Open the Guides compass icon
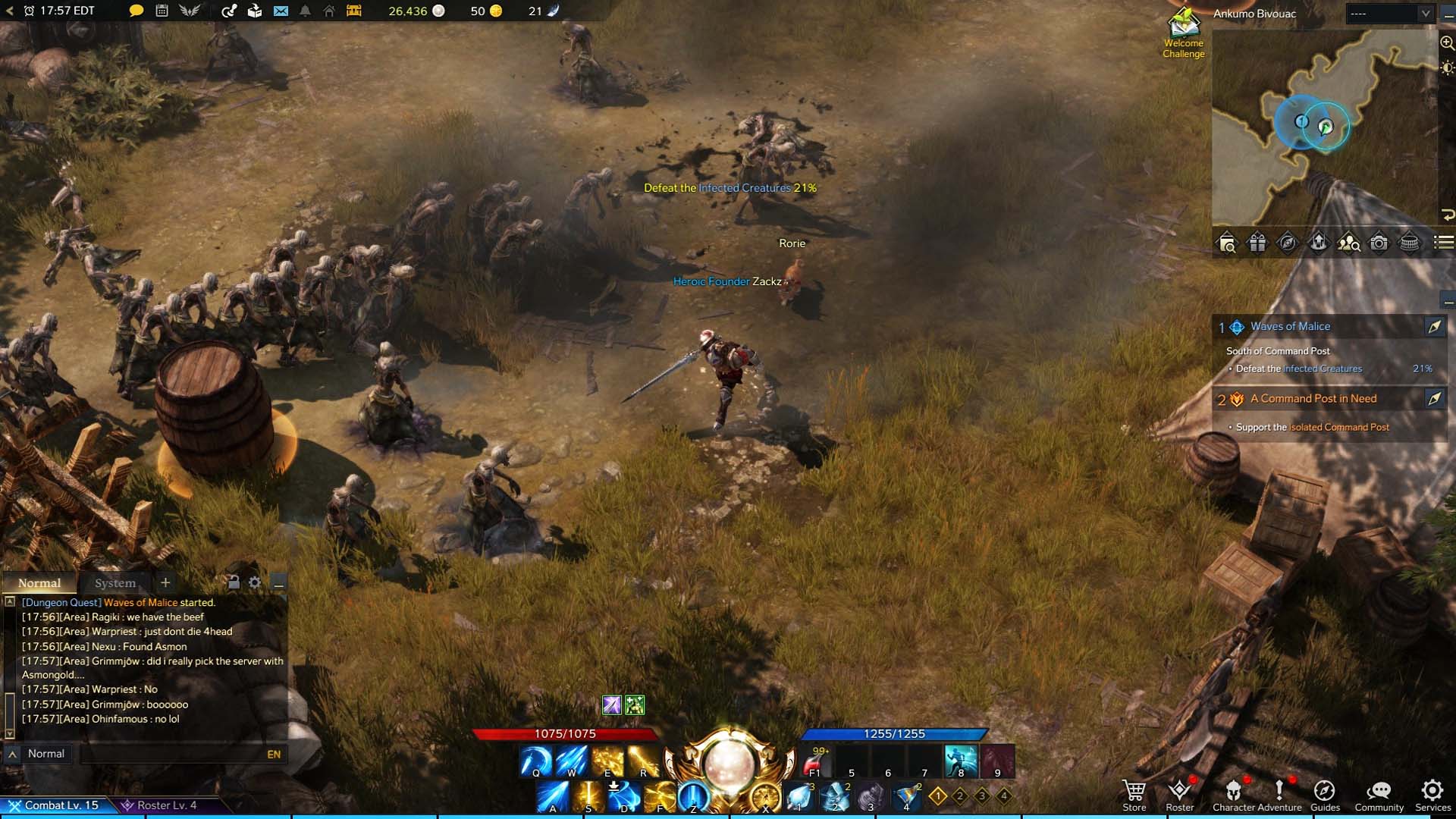 tap(1325, 792)
